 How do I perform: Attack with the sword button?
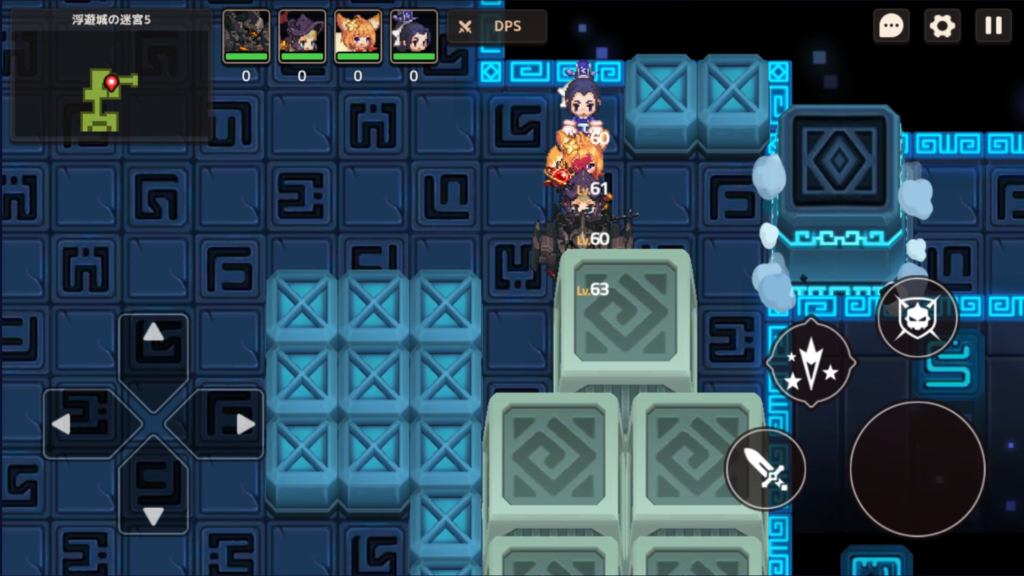765,468
